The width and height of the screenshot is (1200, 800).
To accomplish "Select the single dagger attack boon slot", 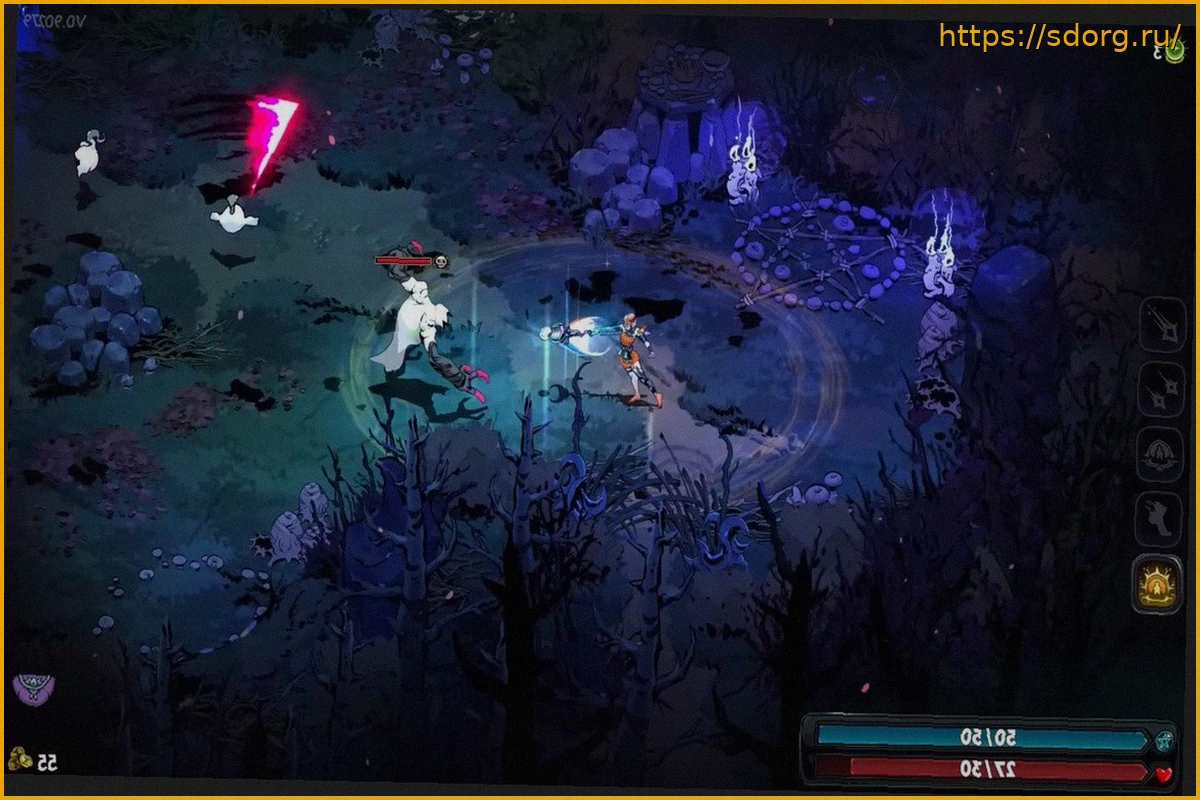I will [1160, 327].
